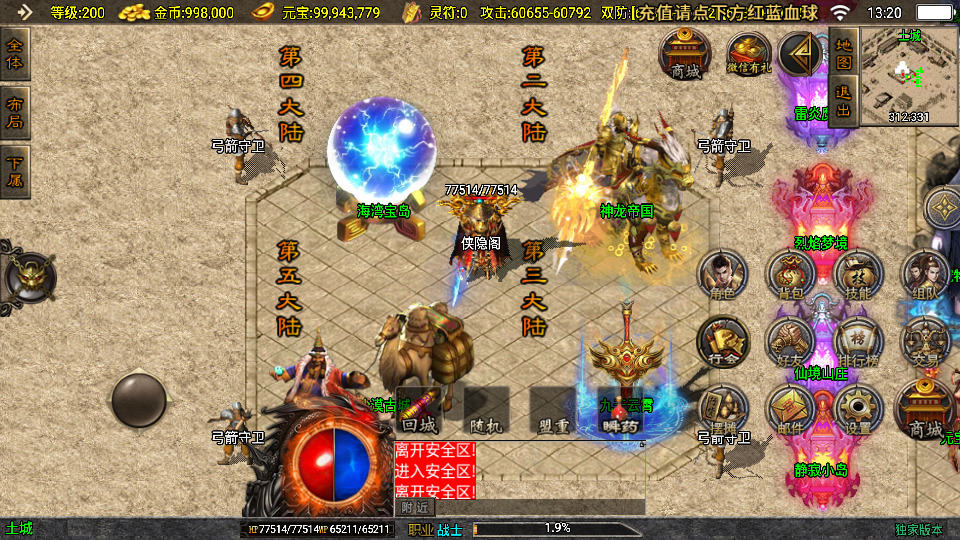Open the 背包 backpack
The width and height of the screenshot is (960, 540).
pyautogui.click(x=791, y=276)
